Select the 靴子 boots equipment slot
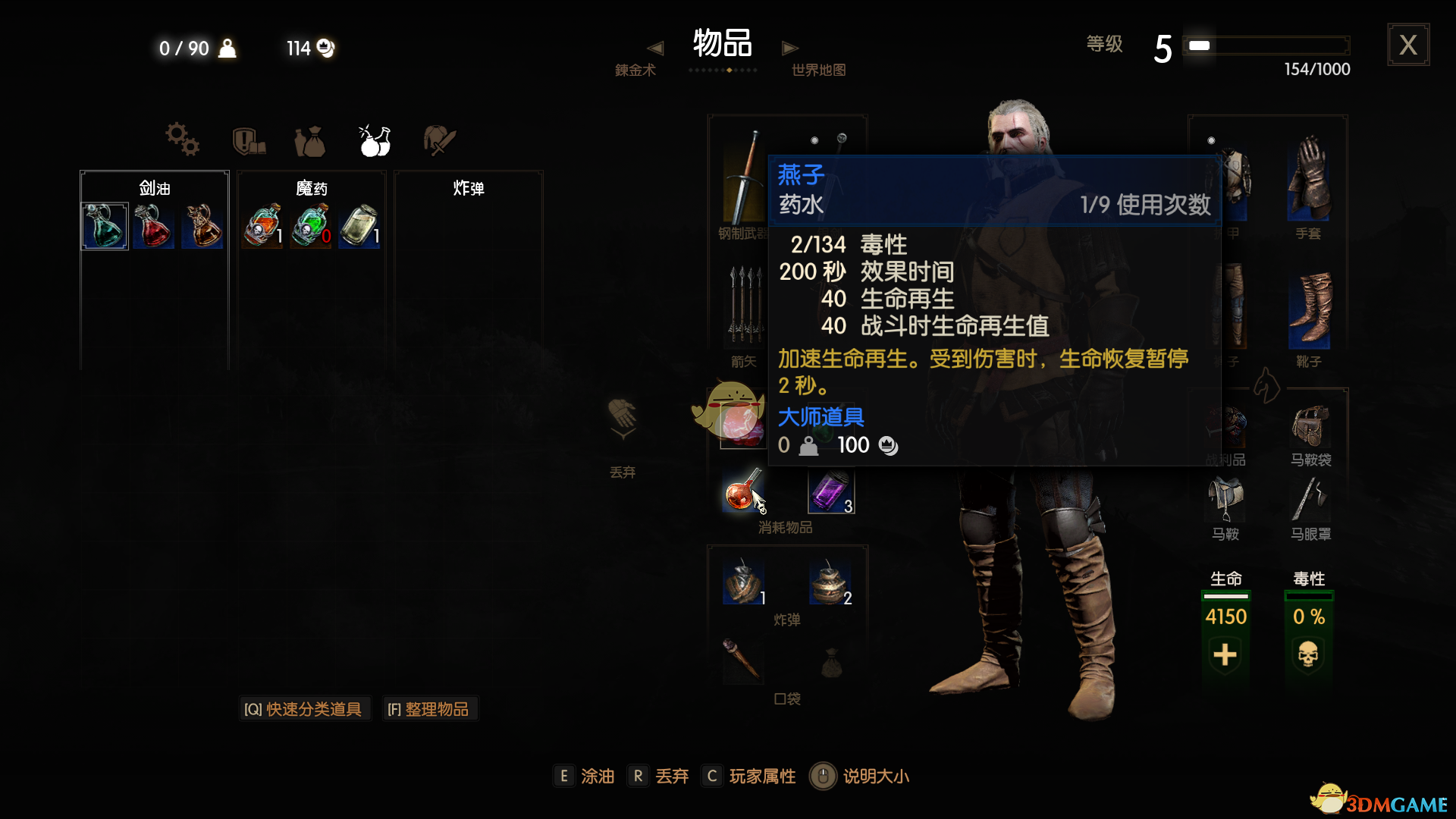This screenshot has height=819, width=1456. tap(1310, 311)
